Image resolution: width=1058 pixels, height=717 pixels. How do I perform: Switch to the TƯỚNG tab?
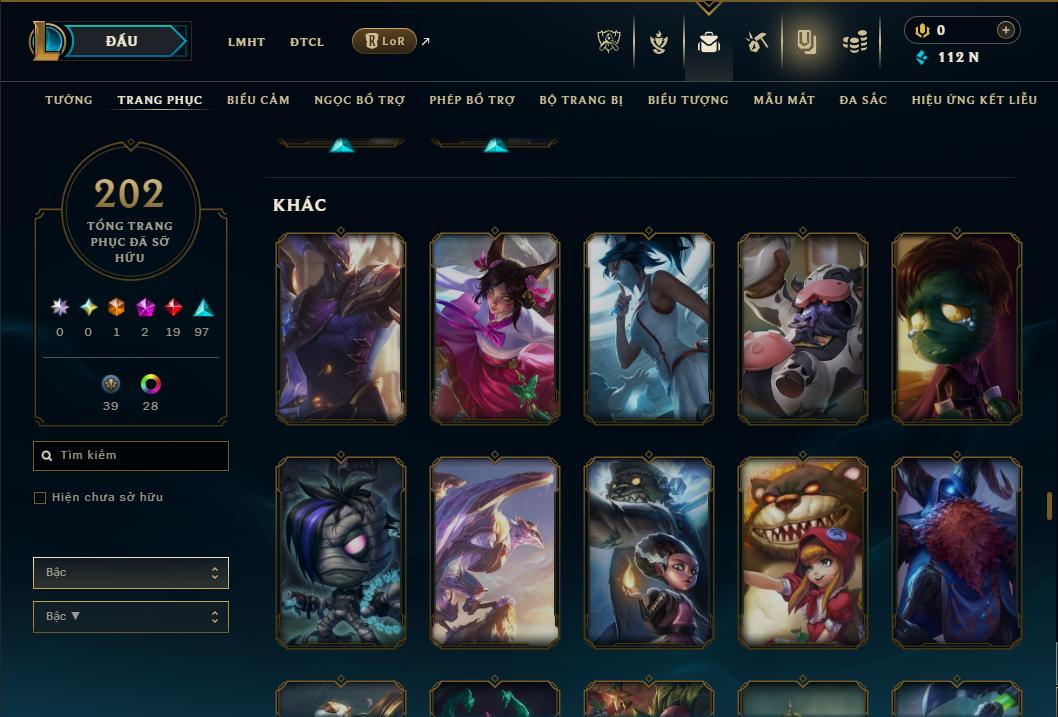coord(69,100)
